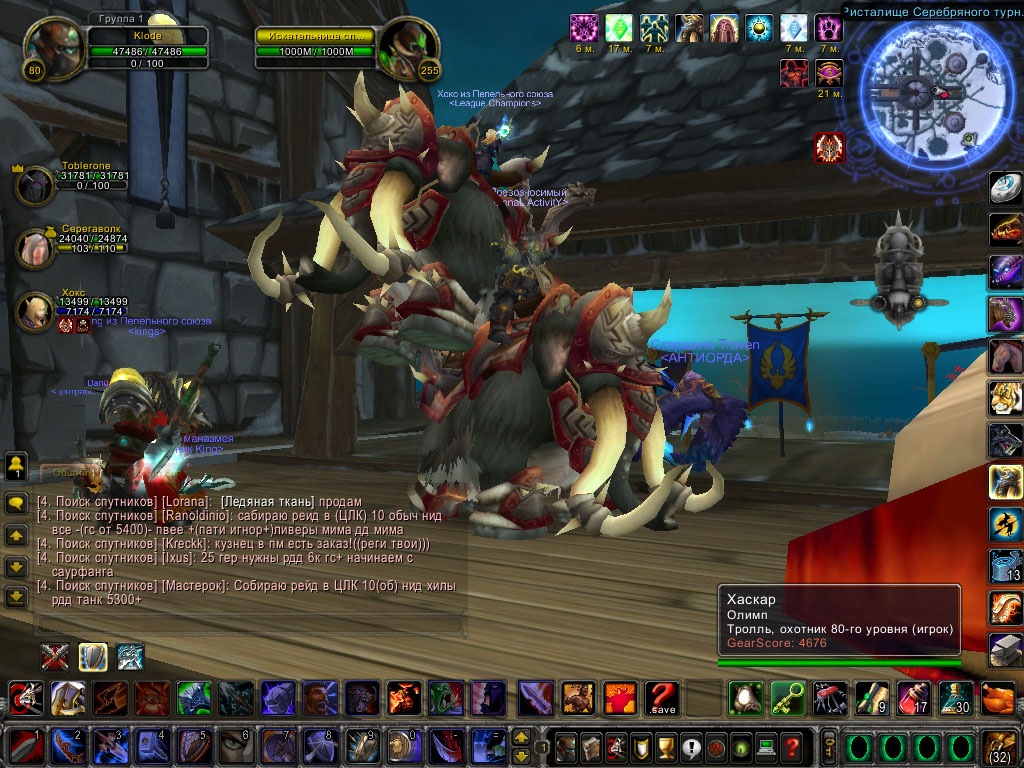1024x768 pixels.
Task: Open the backpack with 32 free slots
Action: pos(999,746)
